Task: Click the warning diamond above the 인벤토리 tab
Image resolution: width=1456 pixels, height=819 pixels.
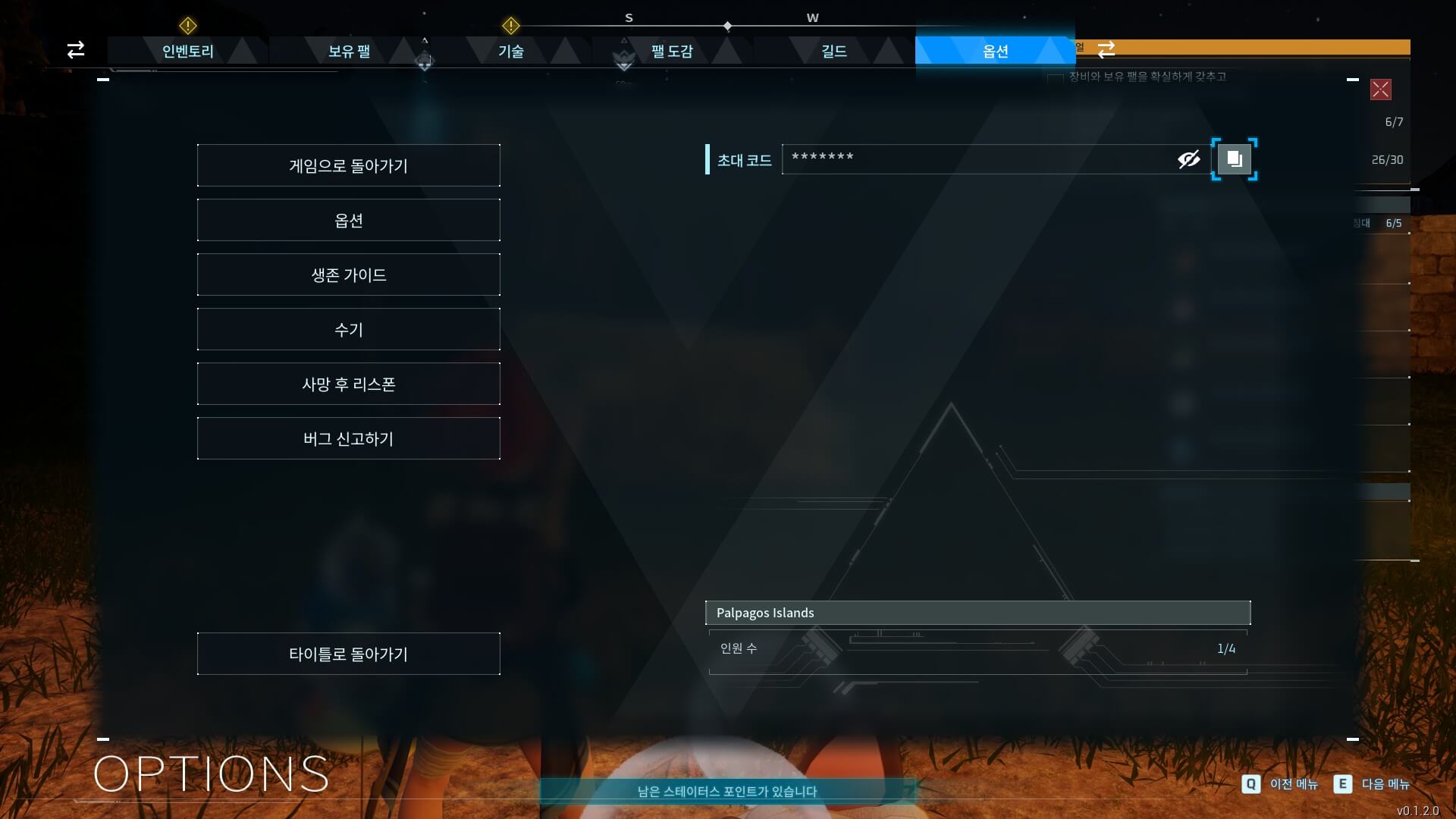Action: click(x=187, y=26)
